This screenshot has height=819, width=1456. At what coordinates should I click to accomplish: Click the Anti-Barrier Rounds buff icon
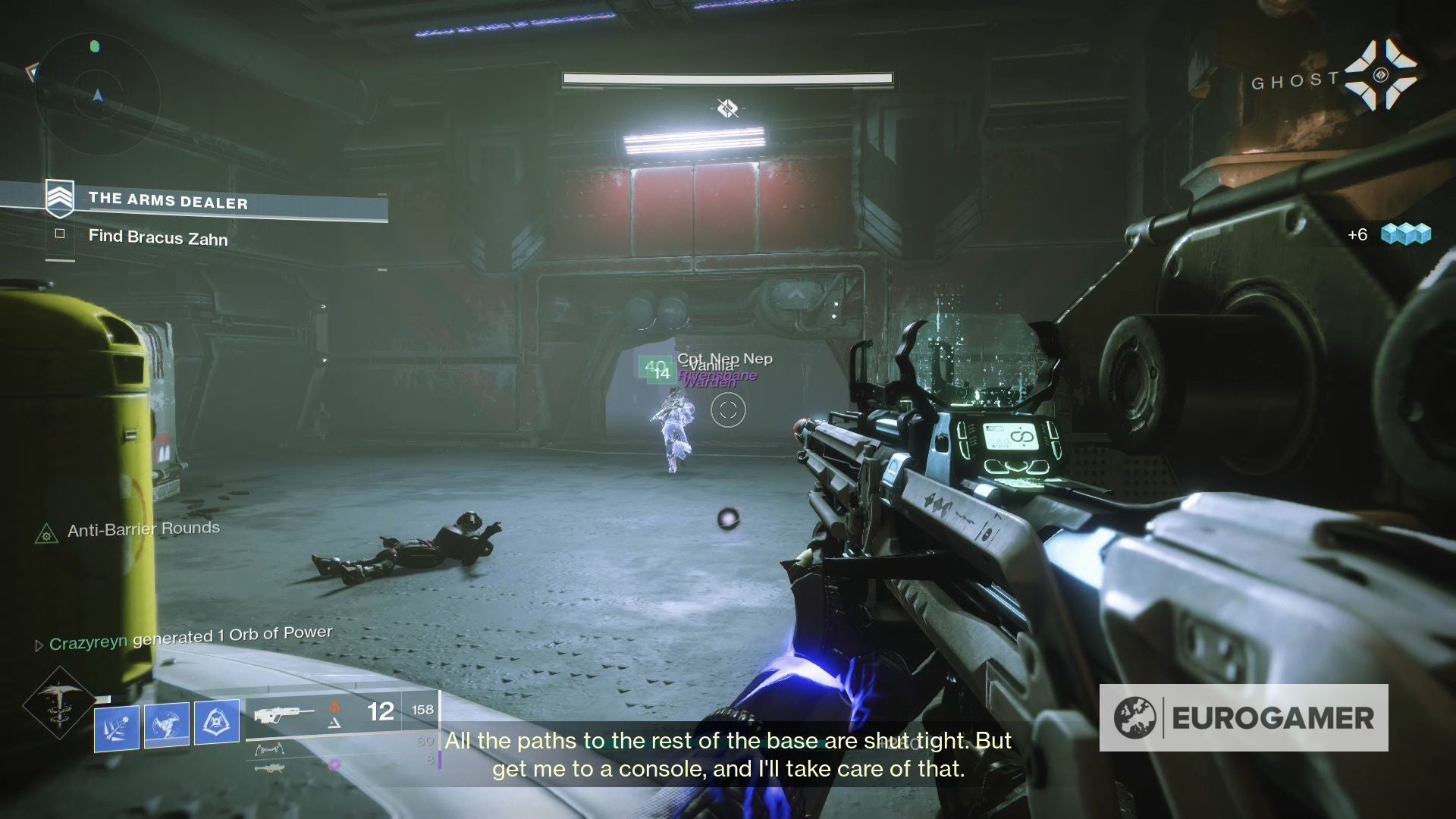click(47, 533)
